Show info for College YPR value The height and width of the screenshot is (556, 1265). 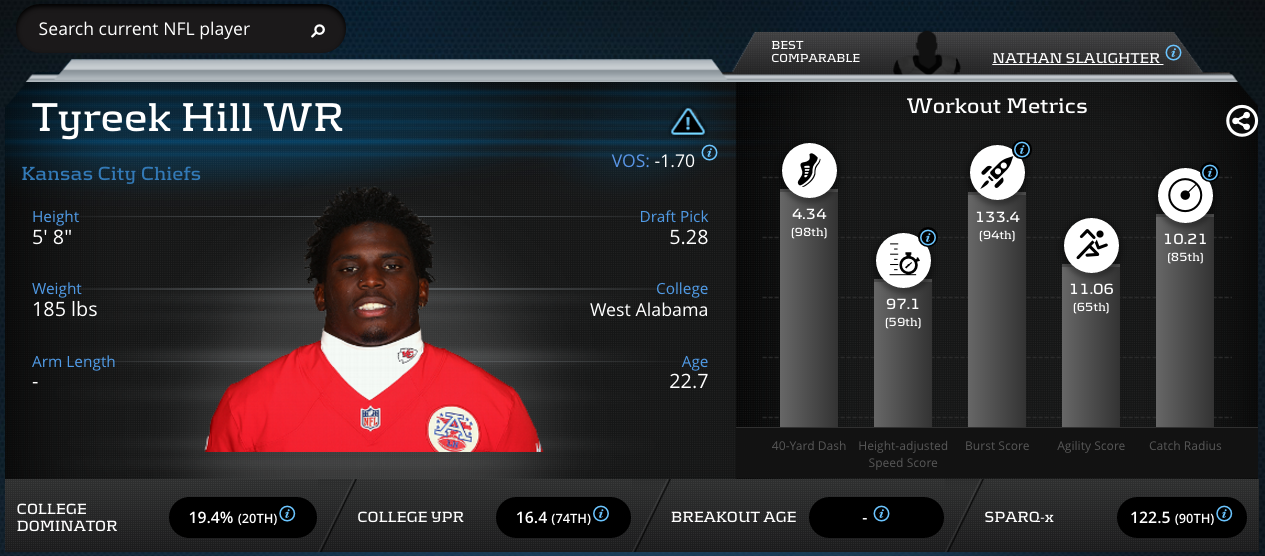pos(601,514)
